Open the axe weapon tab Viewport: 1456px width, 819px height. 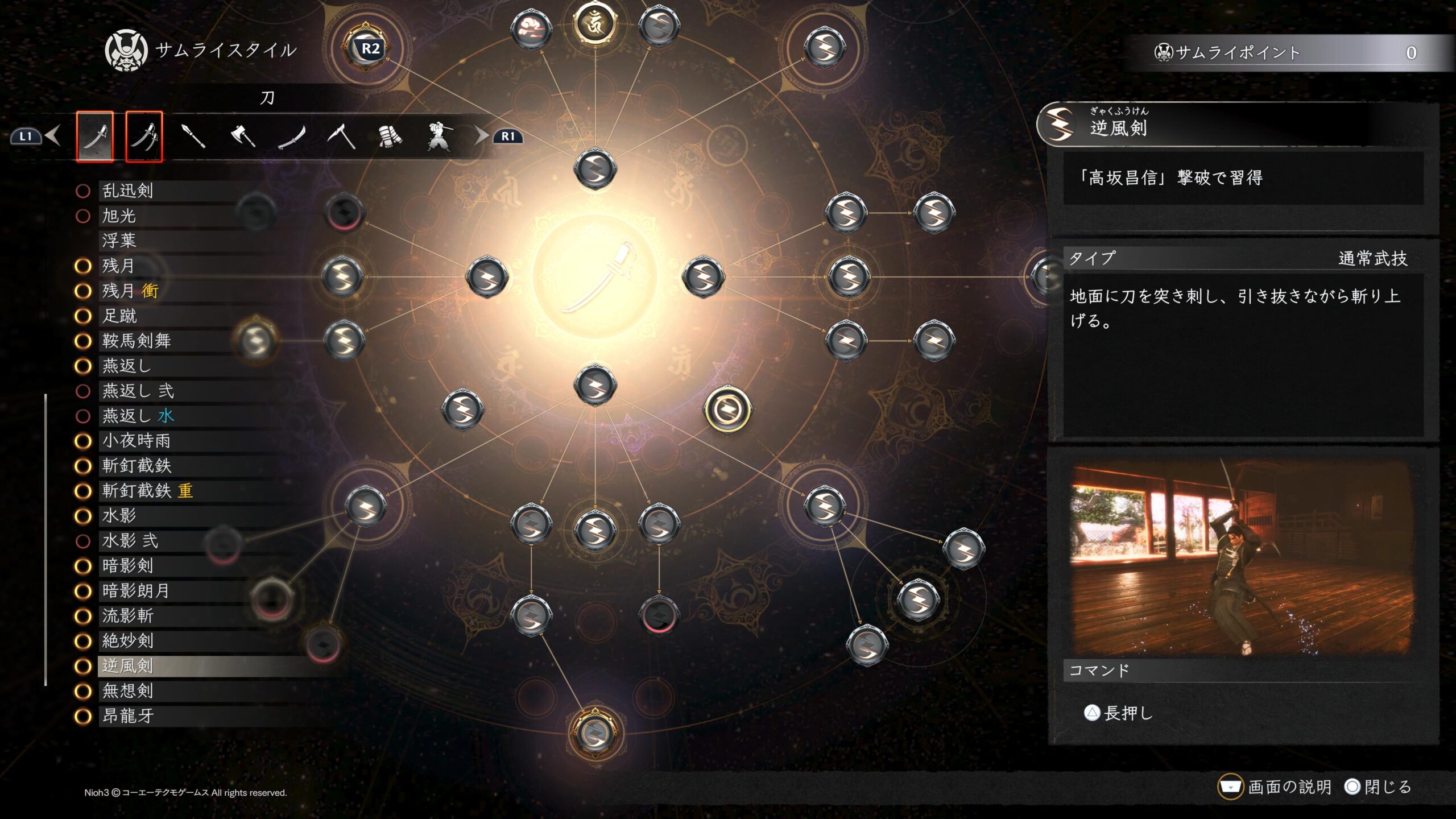coord(243,136)
